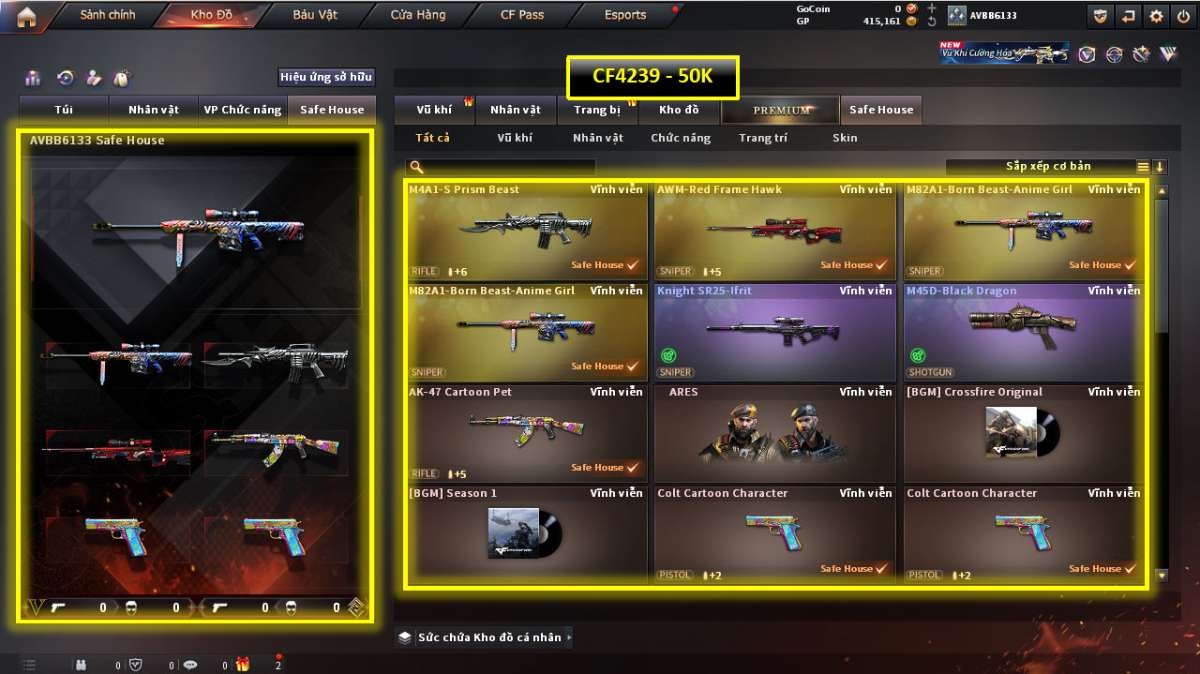Switch to the Esports tab
The width and height of the screenshot is (1200, 674).
click(x=625, y=16)
